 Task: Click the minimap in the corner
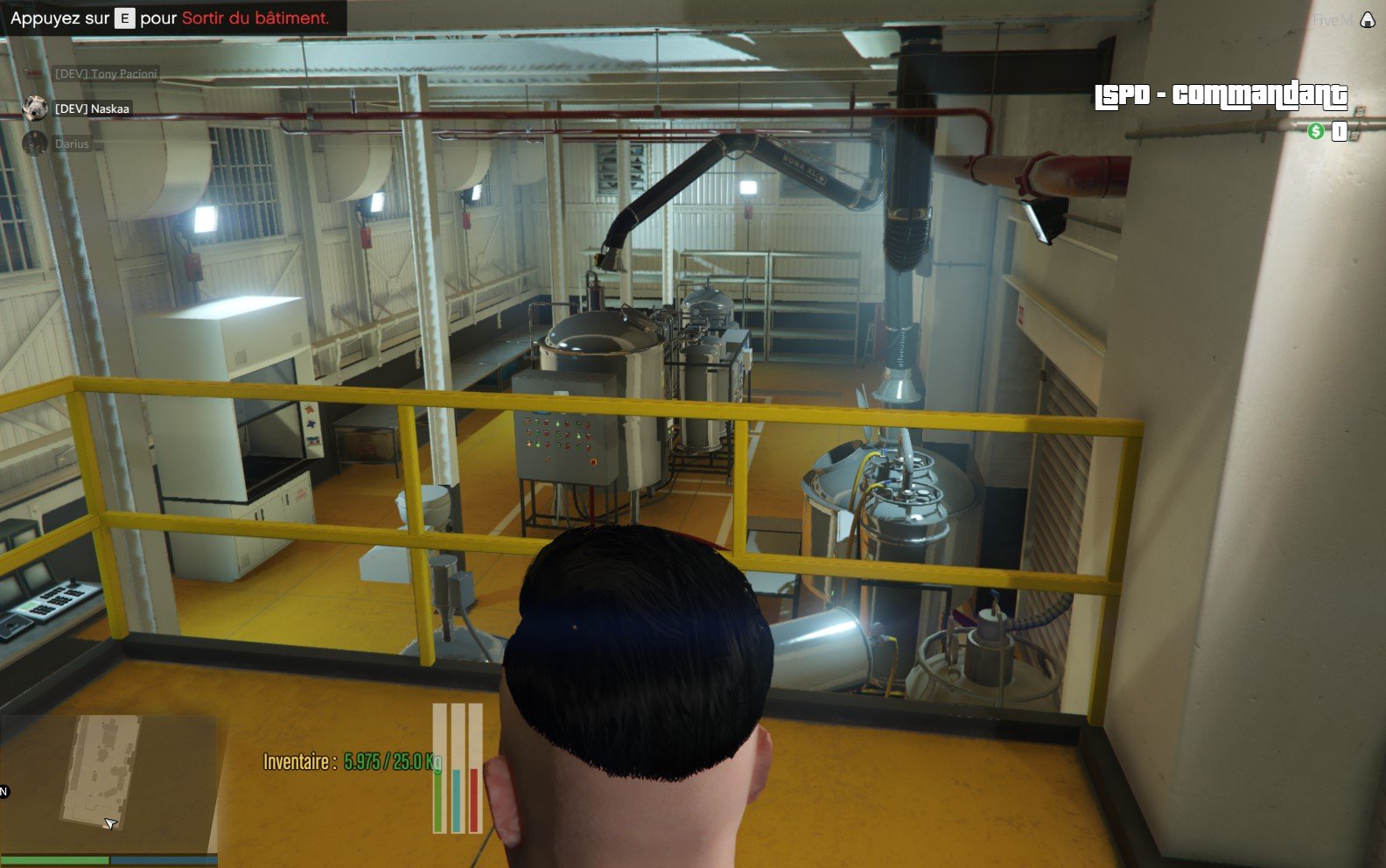(x=108, y=783)
